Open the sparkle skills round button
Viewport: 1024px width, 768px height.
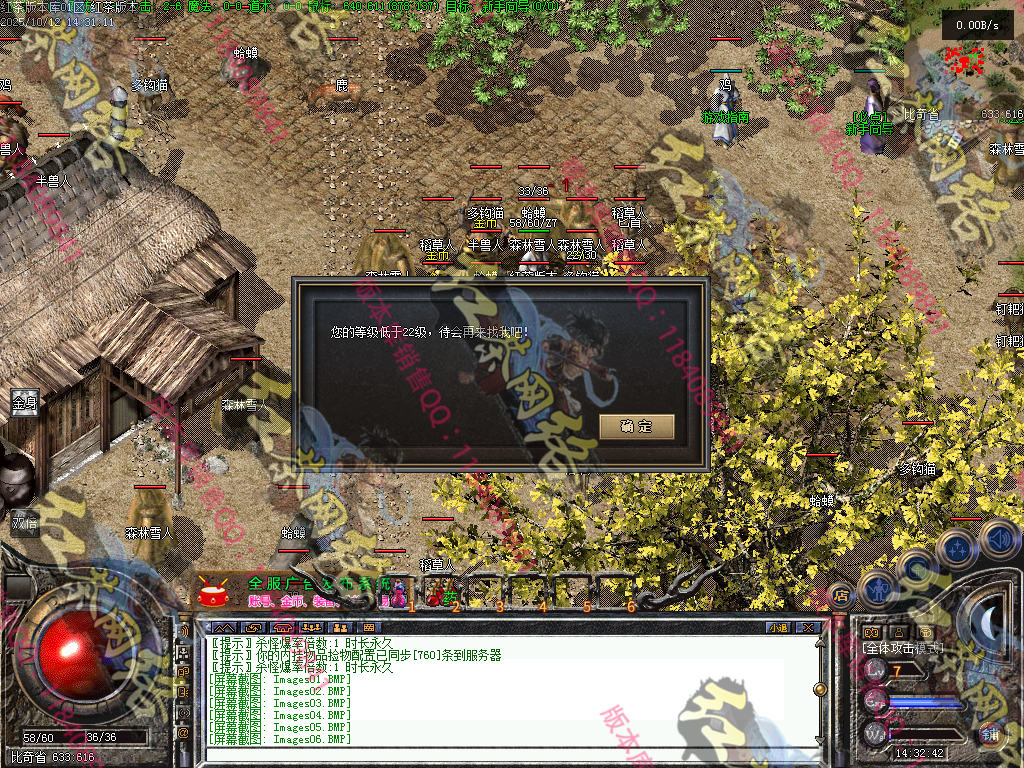[x=956, y=548]
